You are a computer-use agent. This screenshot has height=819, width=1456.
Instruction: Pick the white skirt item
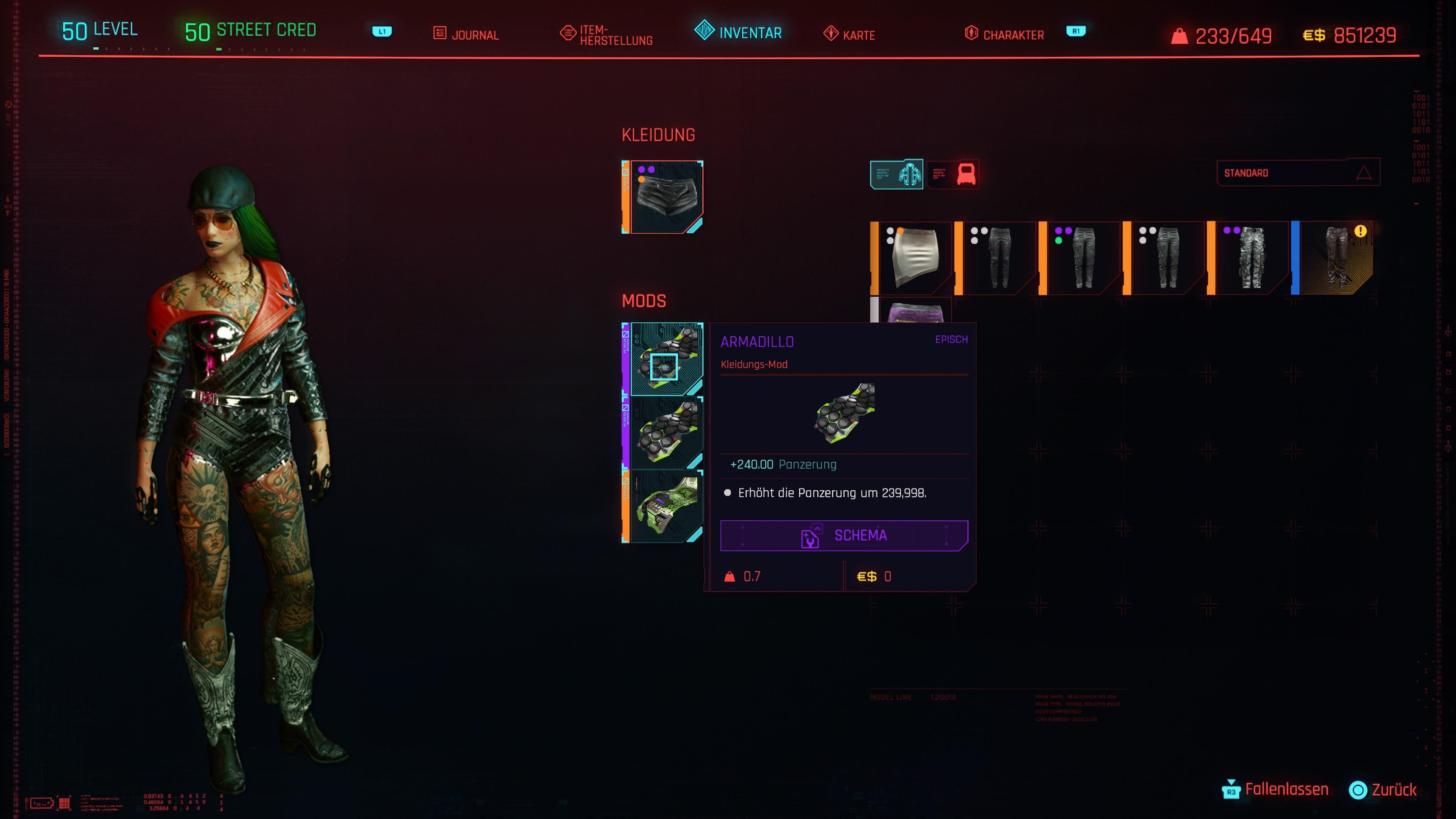point(913,258)
